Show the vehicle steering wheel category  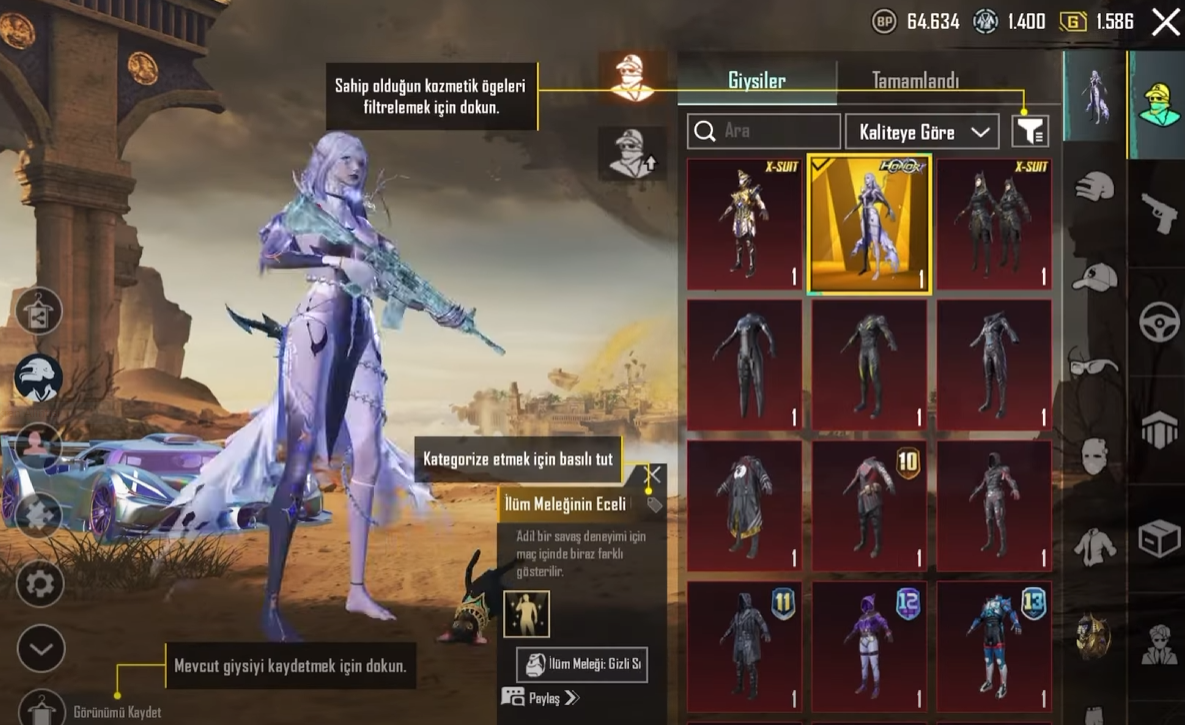click(x=1158, y=322)
